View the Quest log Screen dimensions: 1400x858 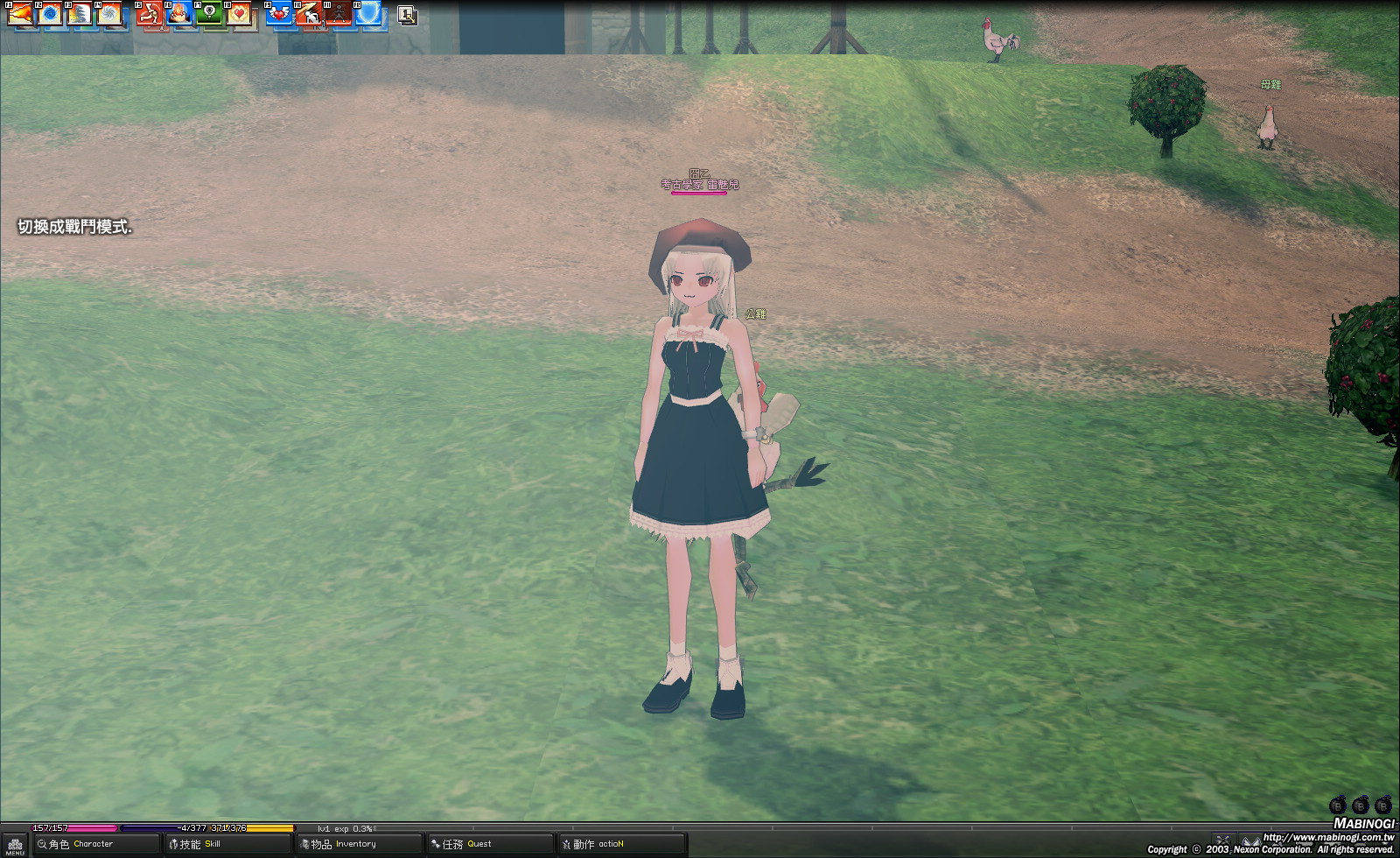[x=490, y=844]
